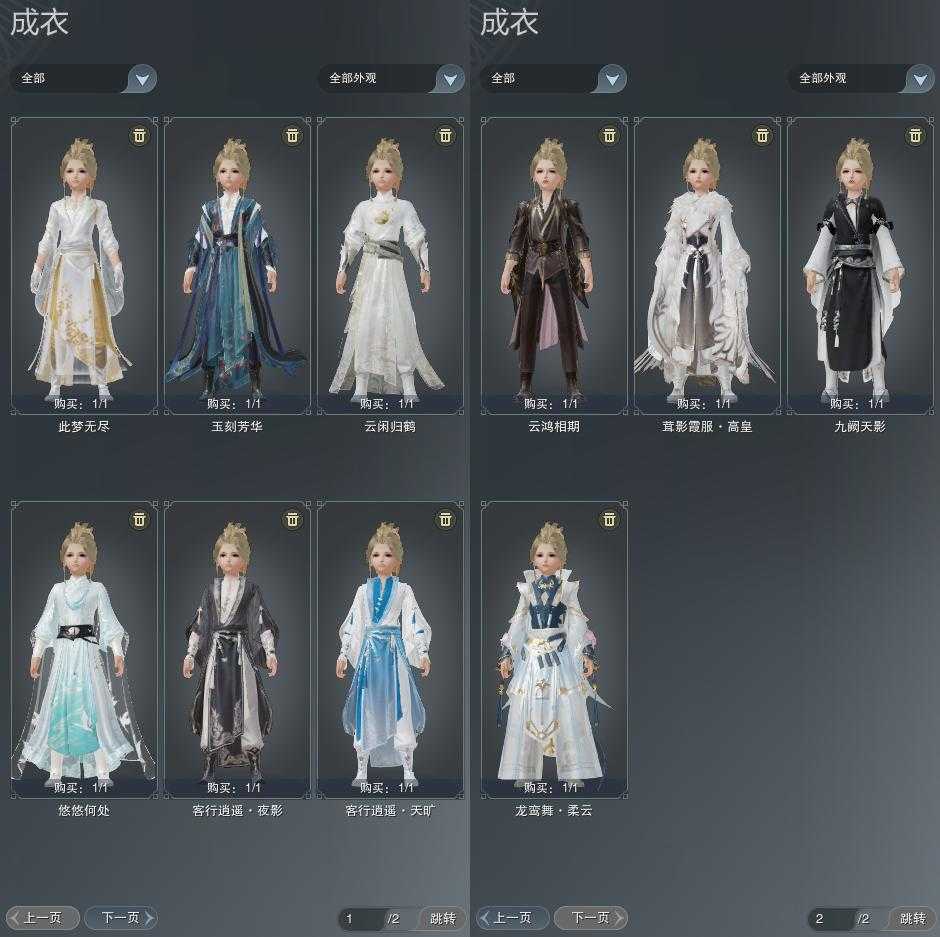Click the trash icon on 云鸿相期
The image size is (940, 937).
point(609,135)
